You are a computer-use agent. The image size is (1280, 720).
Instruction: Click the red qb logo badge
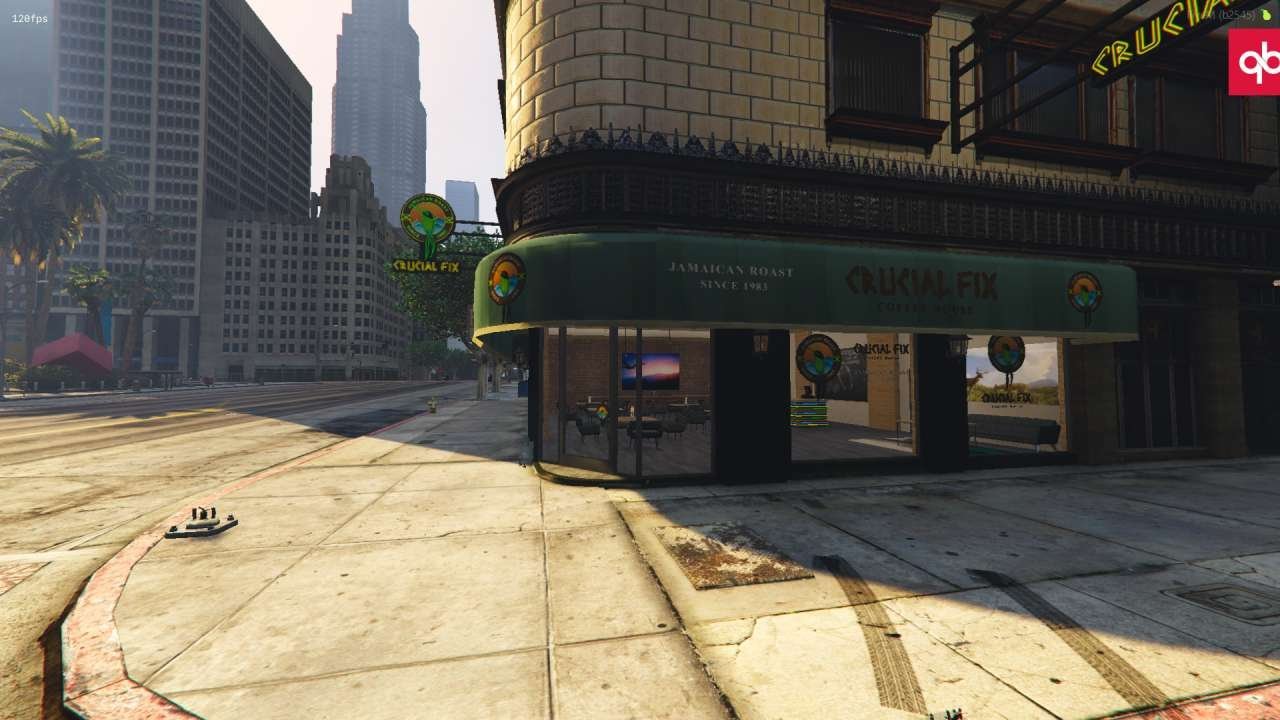(1255, 62)
